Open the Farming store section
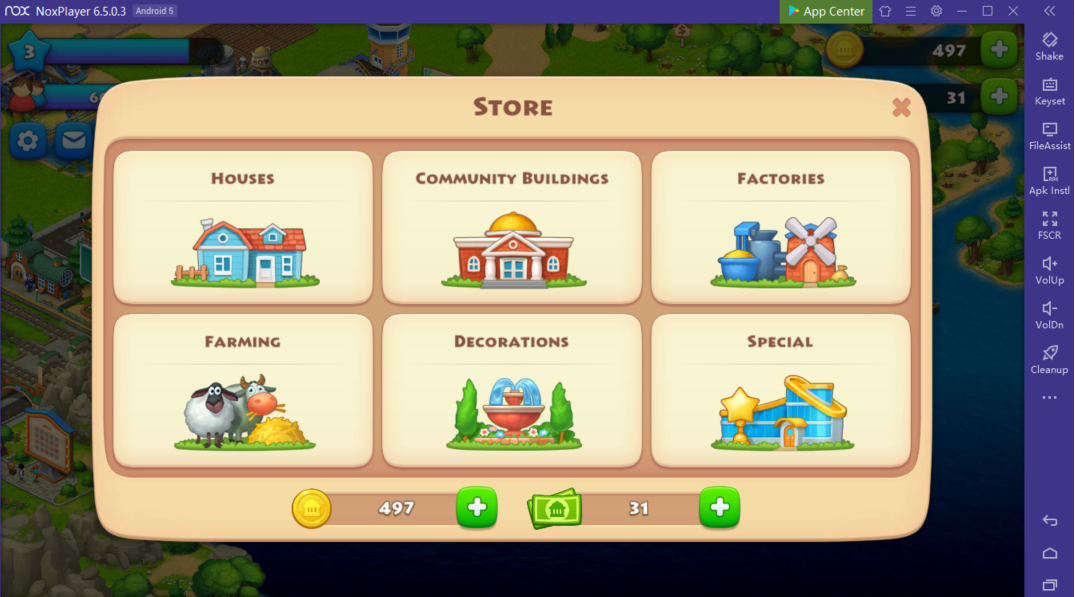Viewport: 1075px width, 597px height. click(x=243, y=390)
